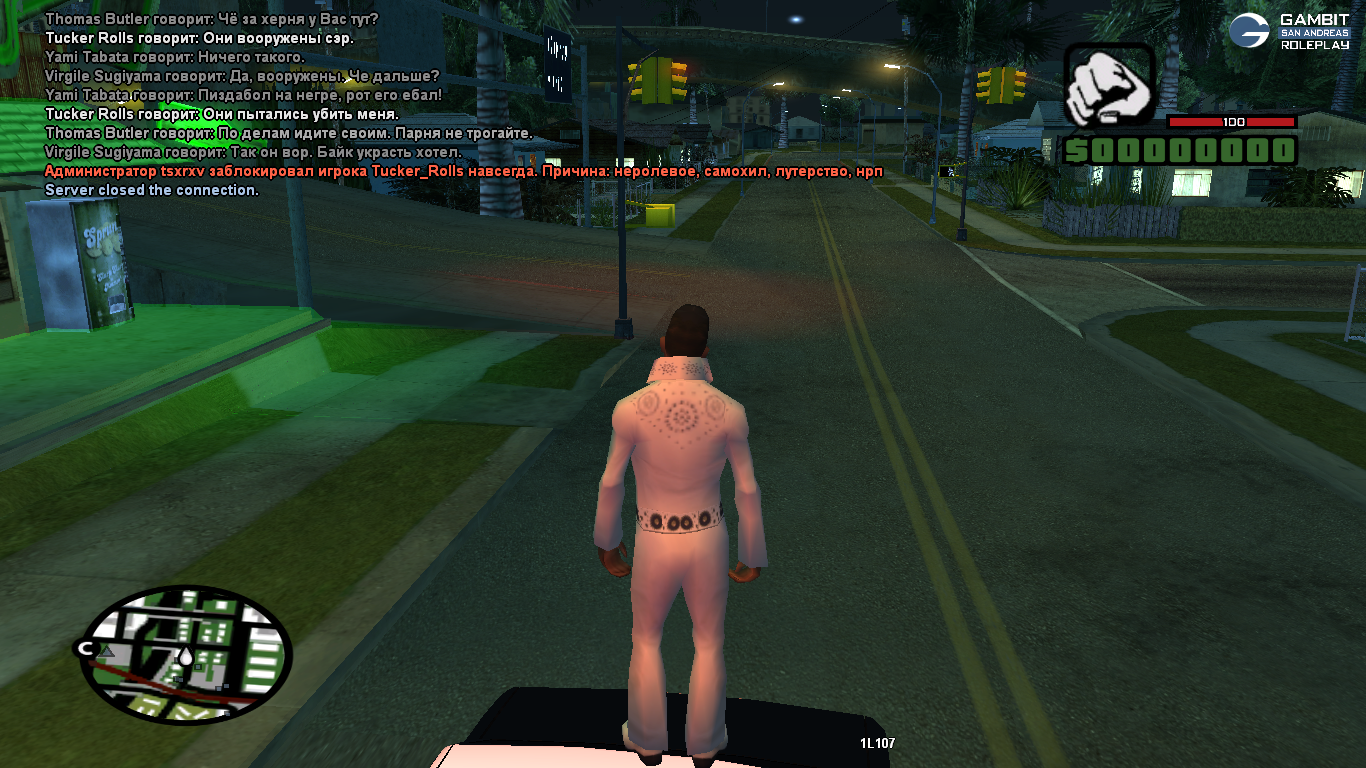The height and width of the screenshot is (768, 1366).
Task: Click the fist weapon icon
Action: [1108, 86]
